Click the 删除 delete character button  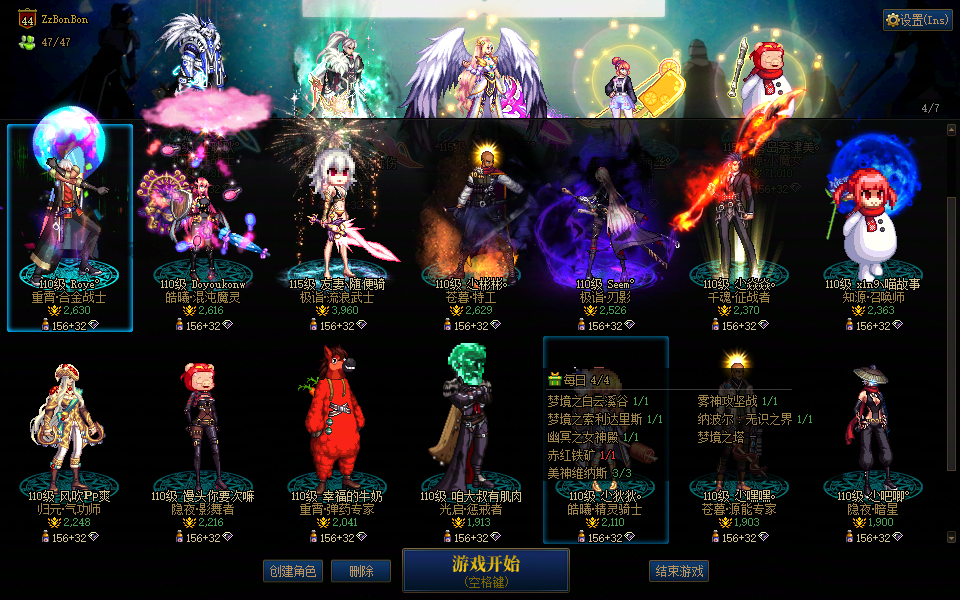361,571
